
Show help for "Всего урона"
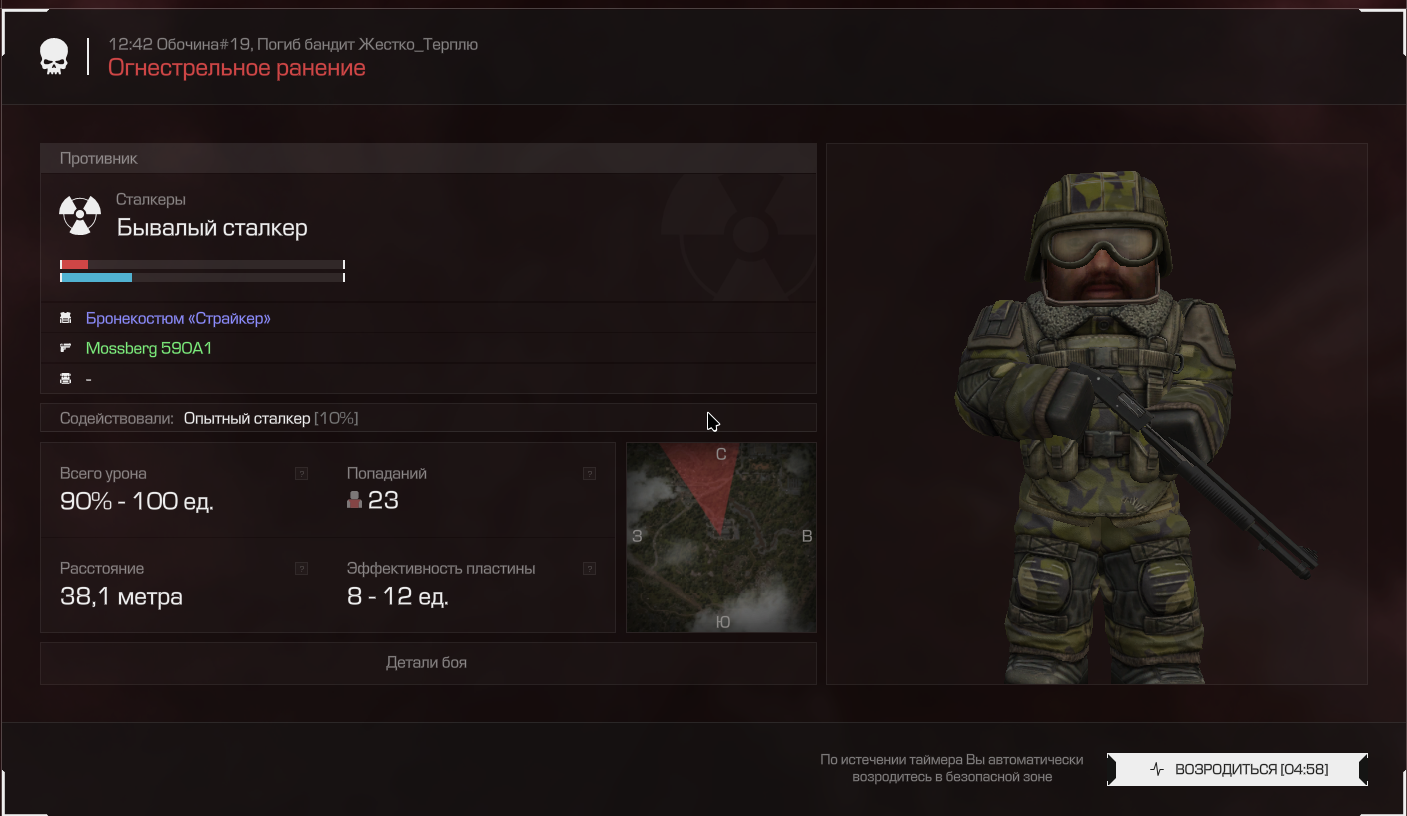[x=301, y=474]
